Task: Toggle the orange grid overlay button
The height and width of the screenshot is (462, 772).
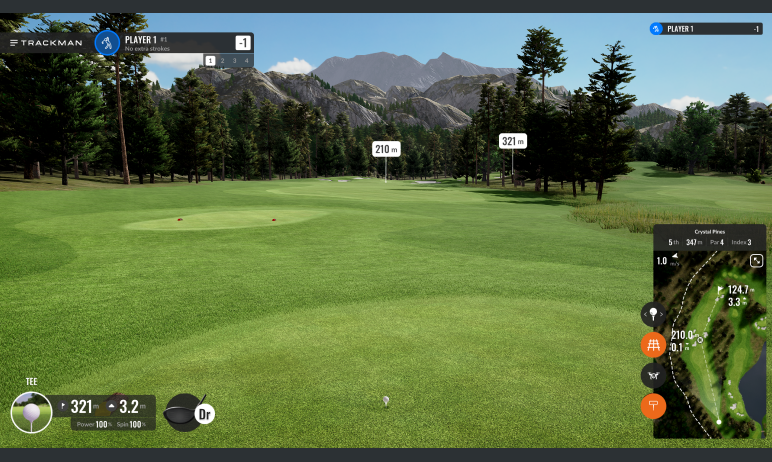Action: (x=653, y=345)
